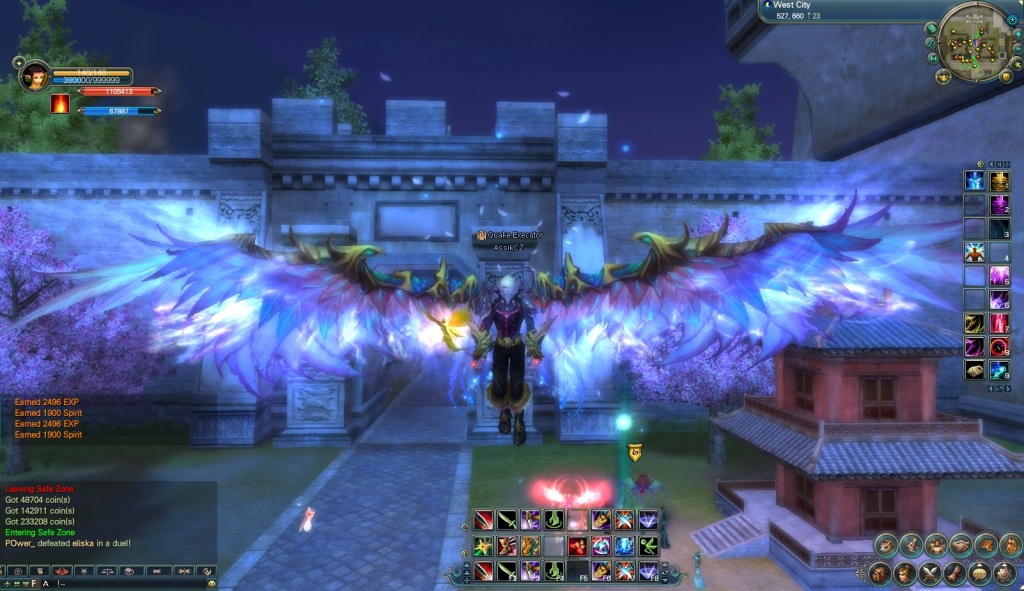Use the gold scroll item in side bar

click(x=973, y=369)
